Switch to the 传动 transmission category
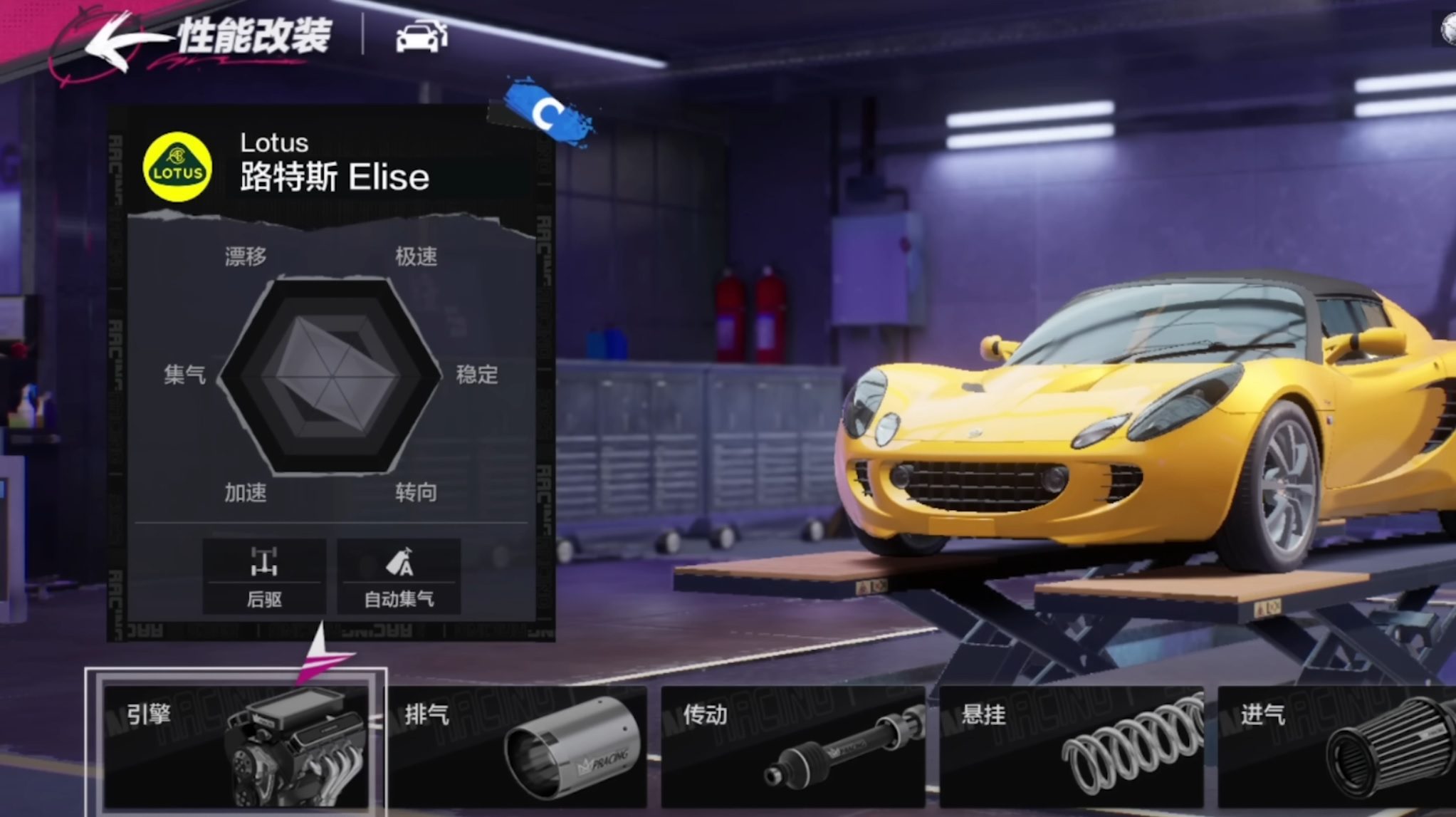Image resolution: width=1456 pixels, height=817 pixels. [x=793, y=746]
